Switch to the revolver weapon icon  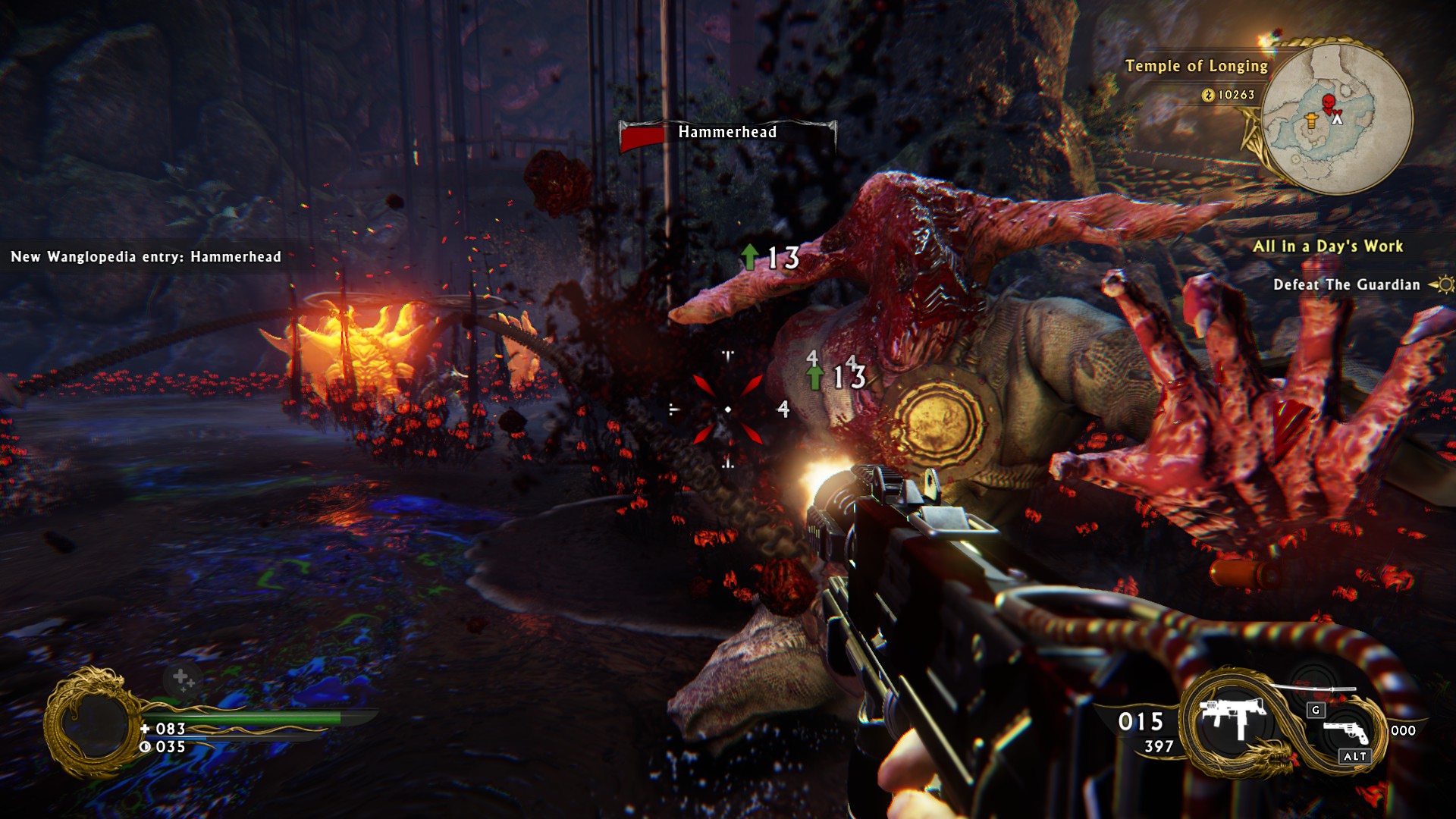1345,731
